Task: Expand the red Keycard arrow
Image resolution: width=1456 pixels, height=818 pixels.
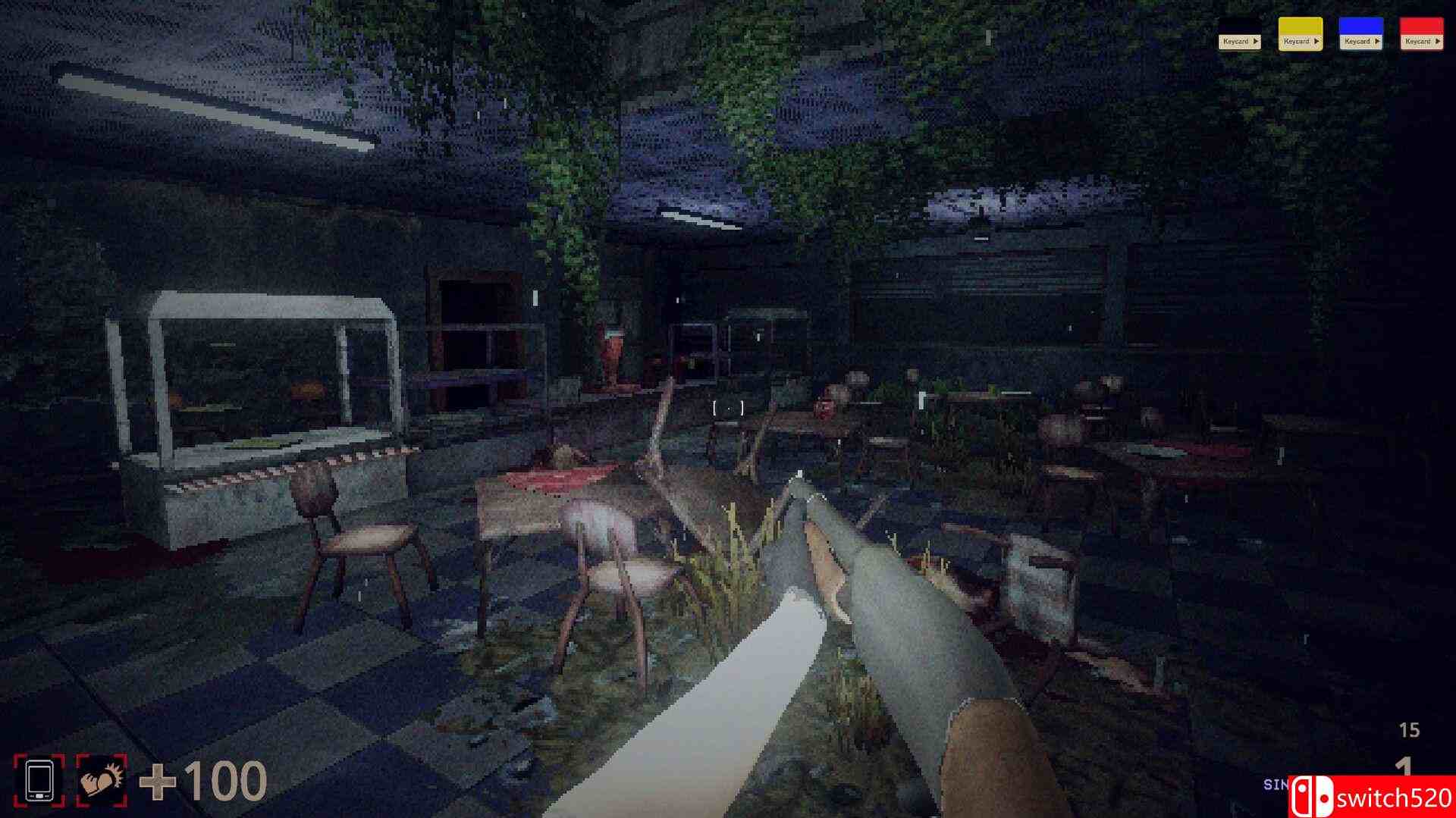Action: point(1438,41)
